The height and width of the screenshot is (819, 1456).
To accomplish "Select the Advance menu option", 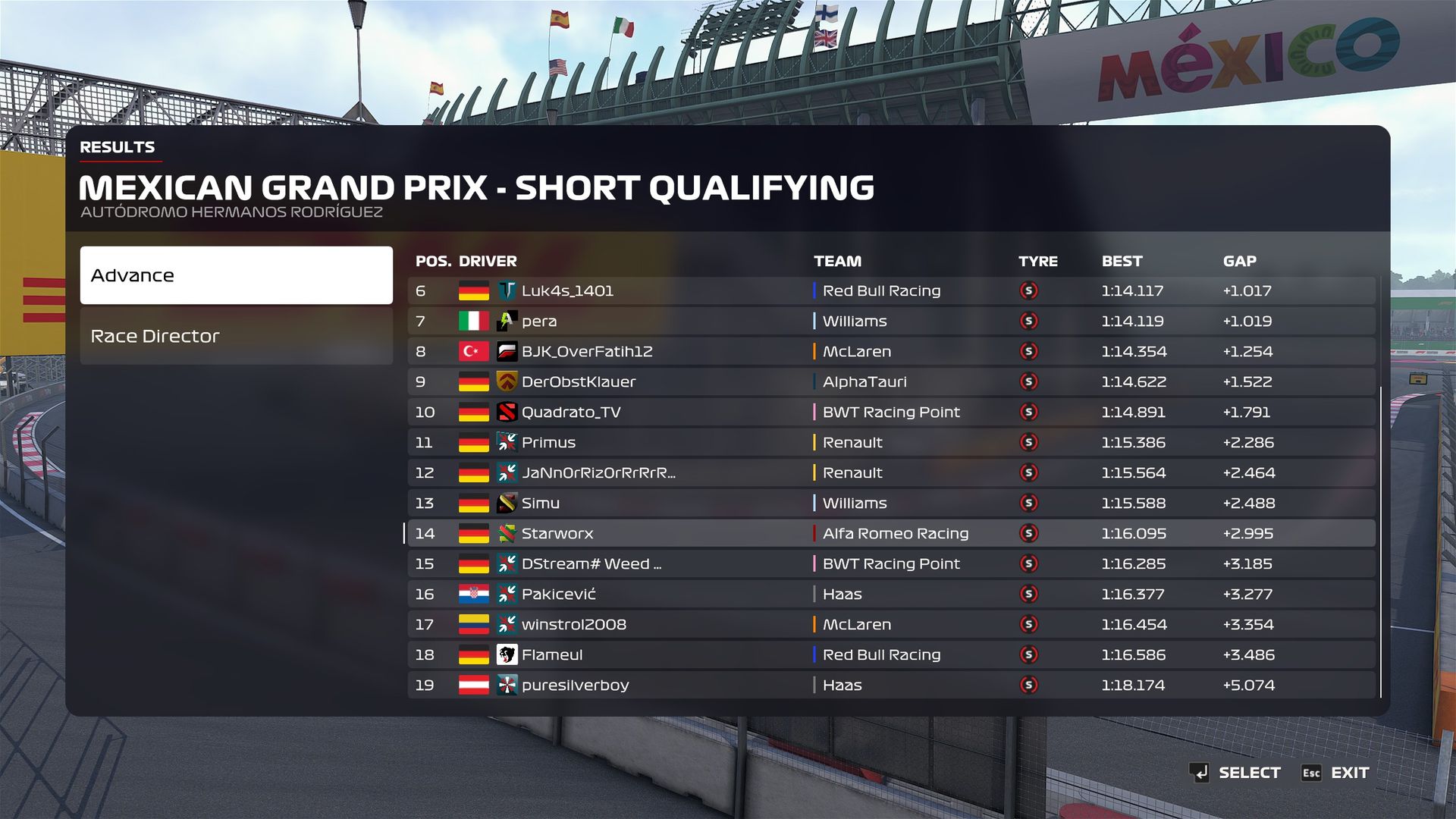I will point(236,275).
